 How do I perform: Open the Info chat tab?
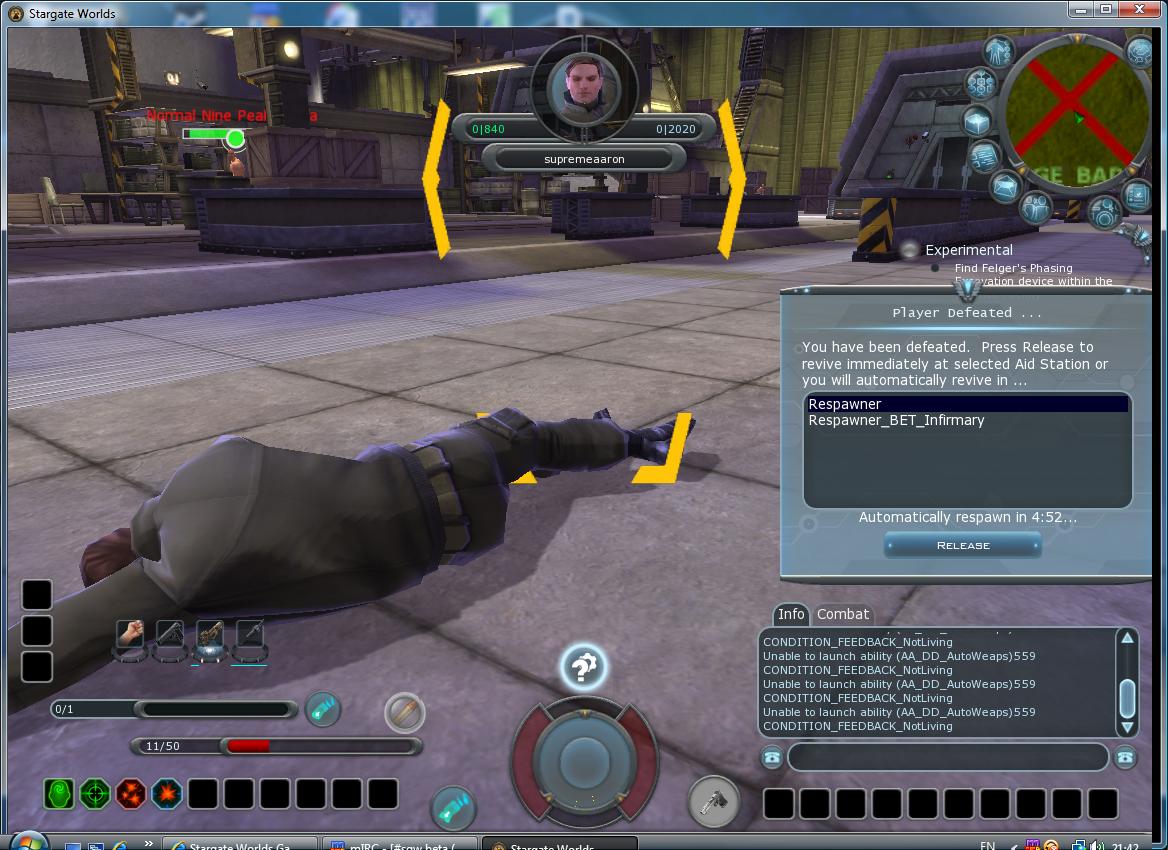791,614
